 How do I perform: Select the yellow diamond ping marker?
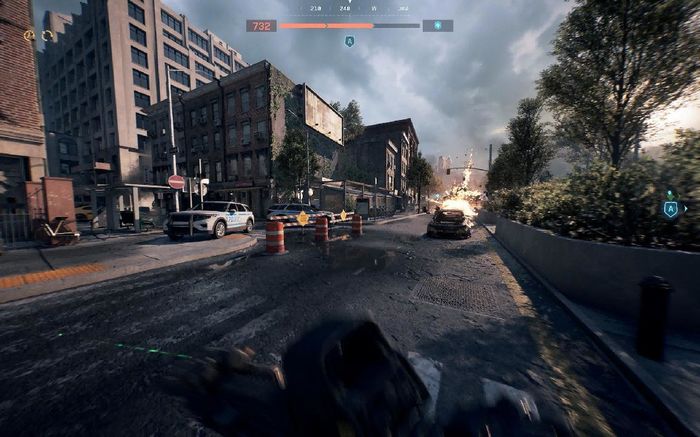click(303, 218)
